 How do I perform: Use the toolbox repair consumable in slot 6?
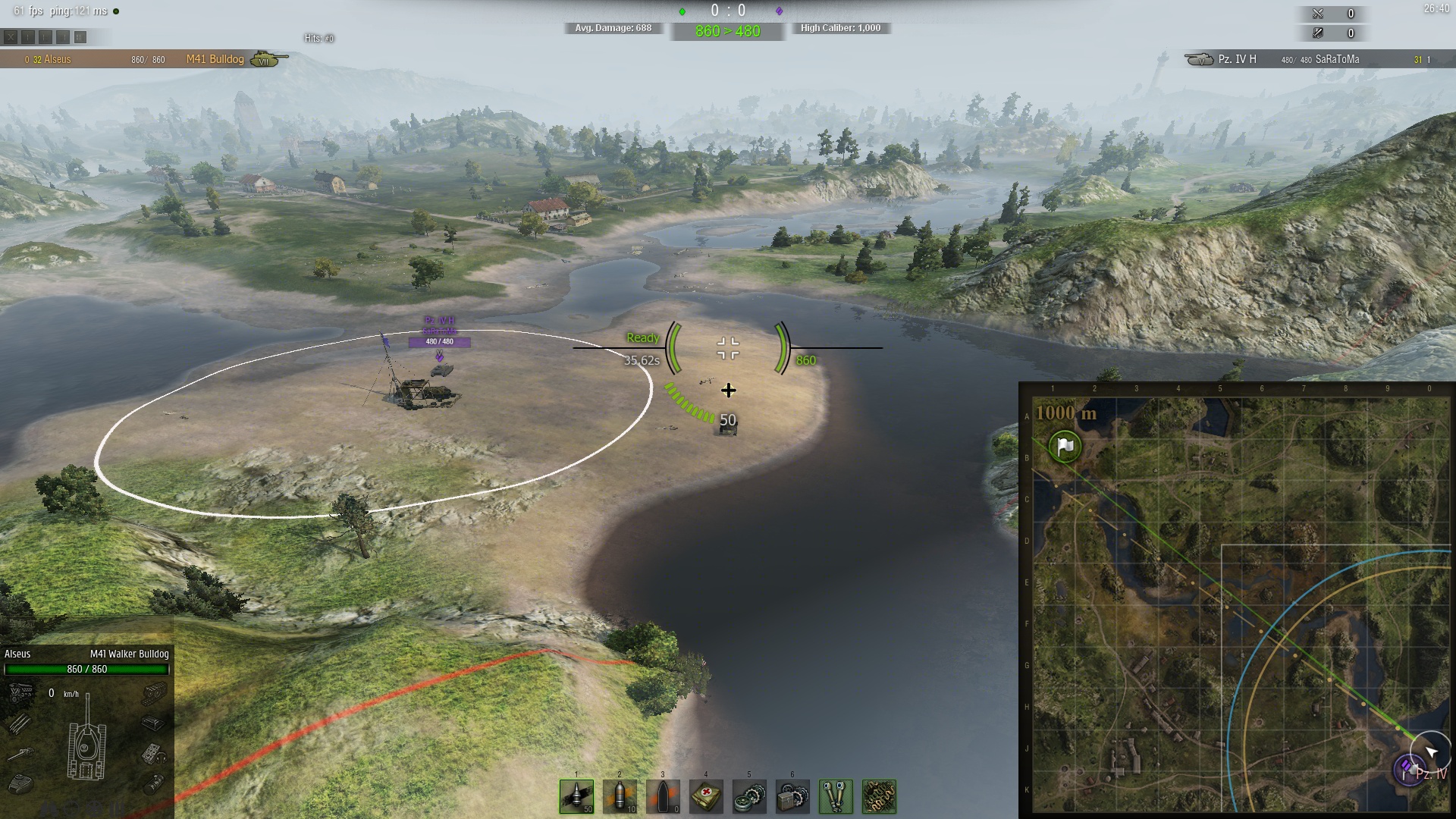coord(792,796)
